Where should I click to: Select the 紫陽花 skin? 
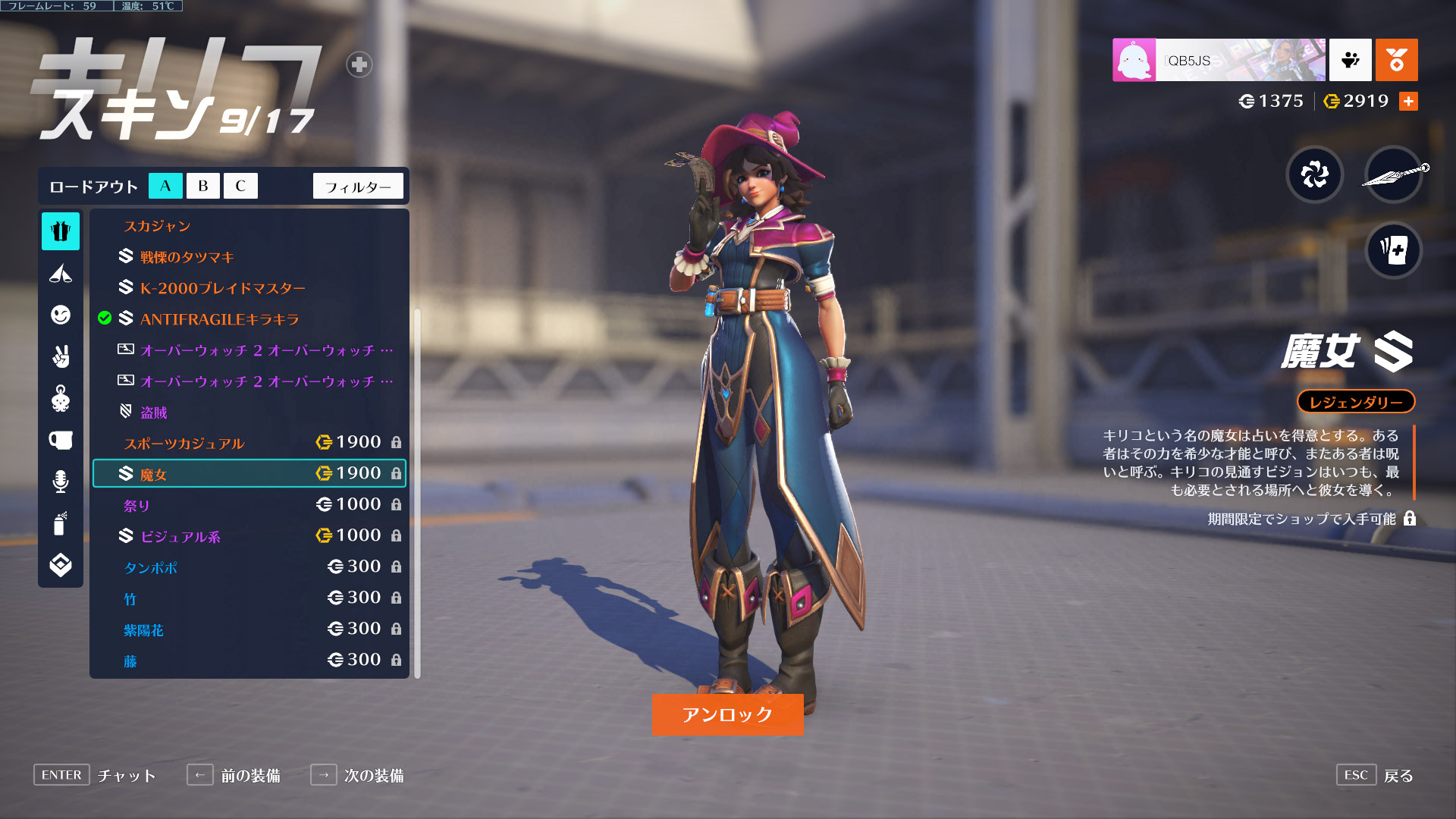click(249, 629)
